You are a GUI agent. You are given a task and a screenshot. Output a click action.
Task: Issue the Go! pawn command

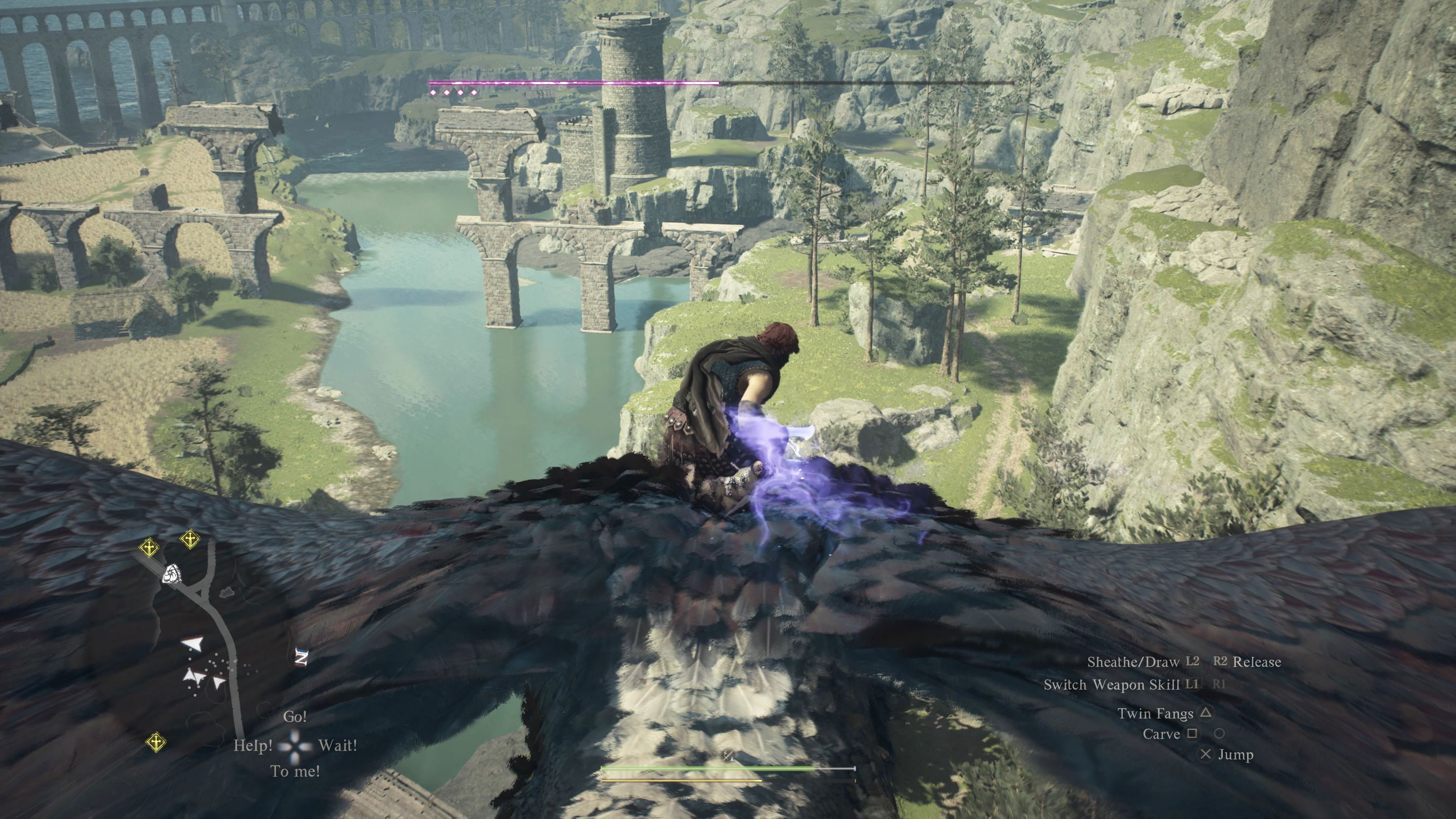click(x=295, y=717)
